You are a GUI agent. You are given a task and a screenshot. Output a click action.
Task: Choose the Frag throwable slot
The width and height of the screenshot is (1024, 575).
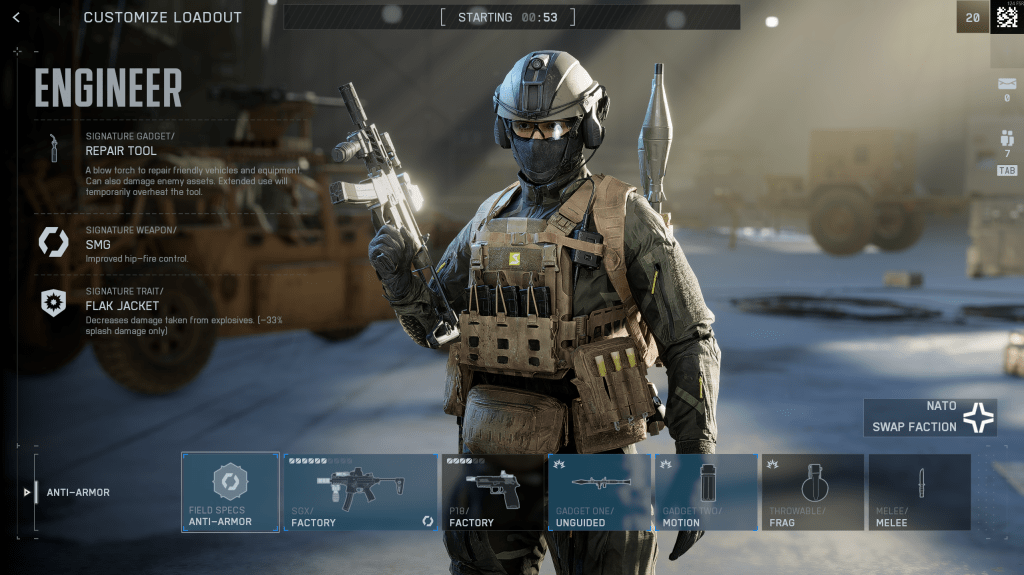point(813,492)
